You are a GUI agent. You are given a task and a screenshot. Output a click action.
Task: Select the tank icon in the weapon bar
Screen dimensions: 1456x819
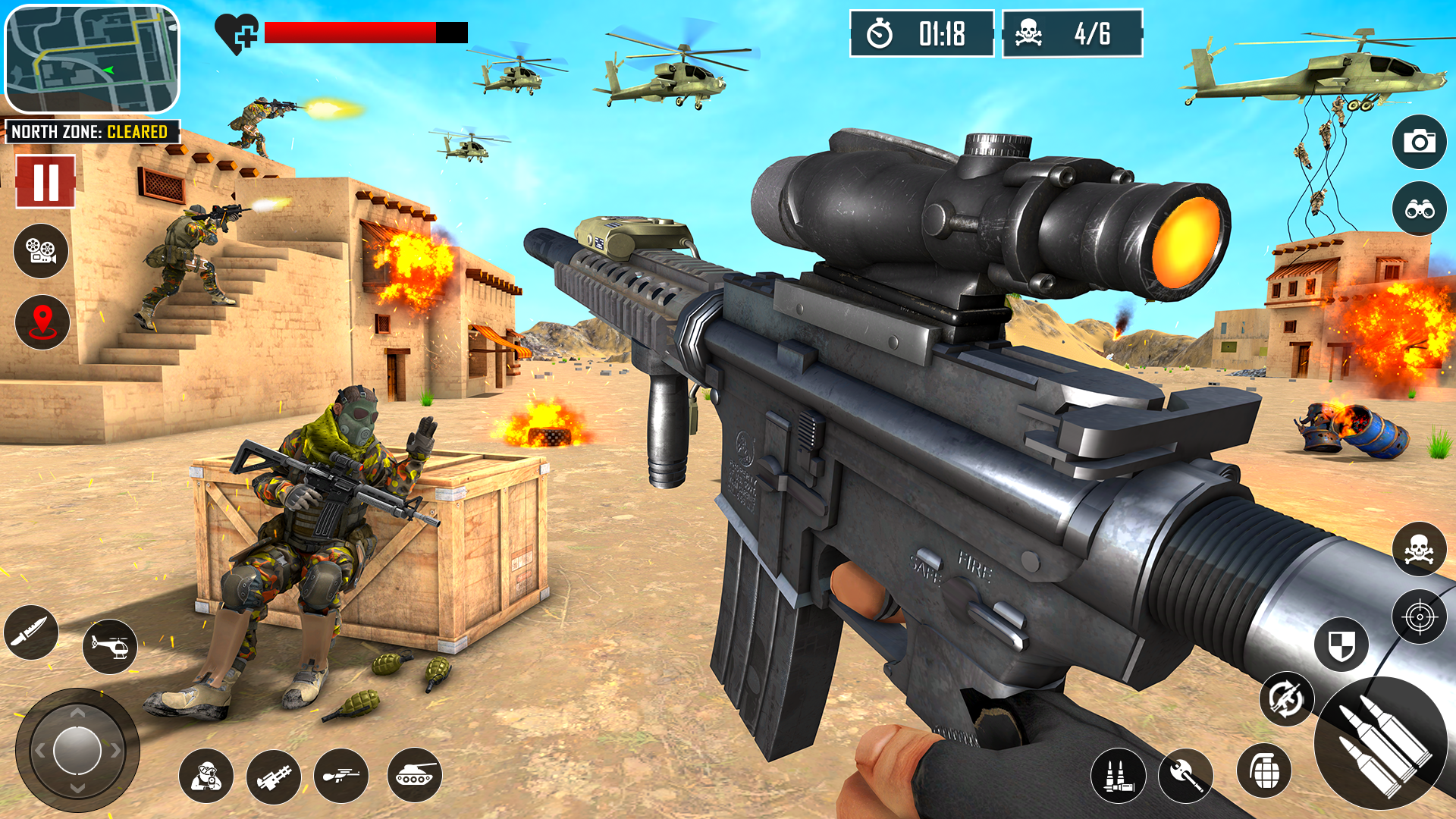coord(416,775)
